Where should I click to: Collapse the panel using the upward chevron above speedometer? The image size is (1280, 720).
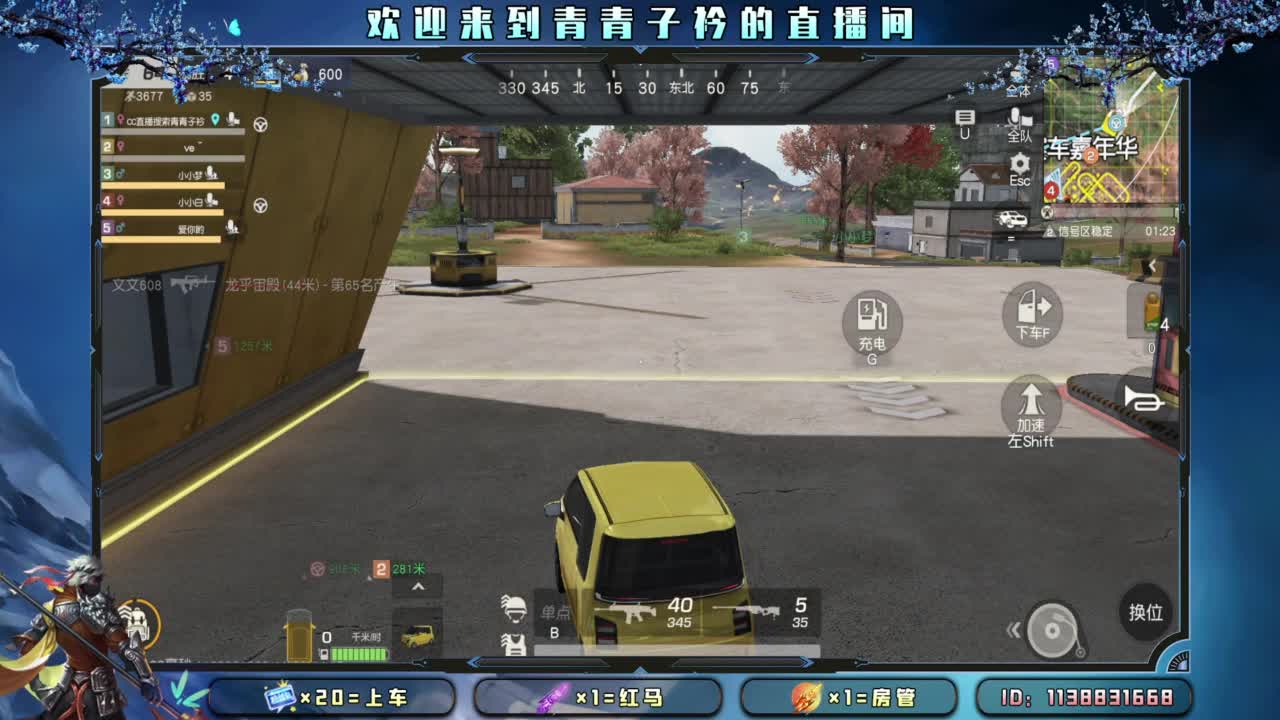point(418,585)
